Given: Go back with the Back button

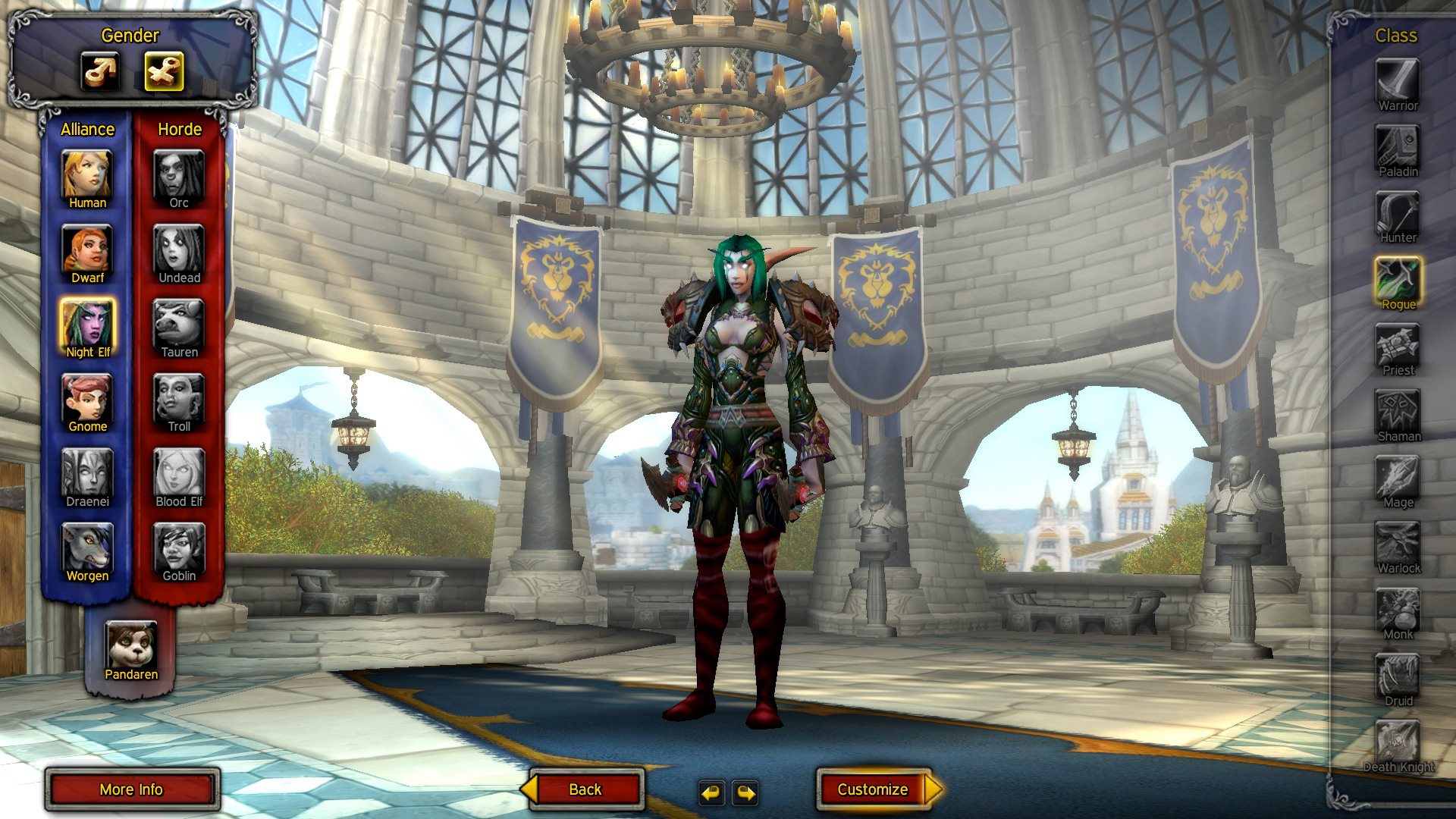Looking at the screenshot, I should click(585, 789).
